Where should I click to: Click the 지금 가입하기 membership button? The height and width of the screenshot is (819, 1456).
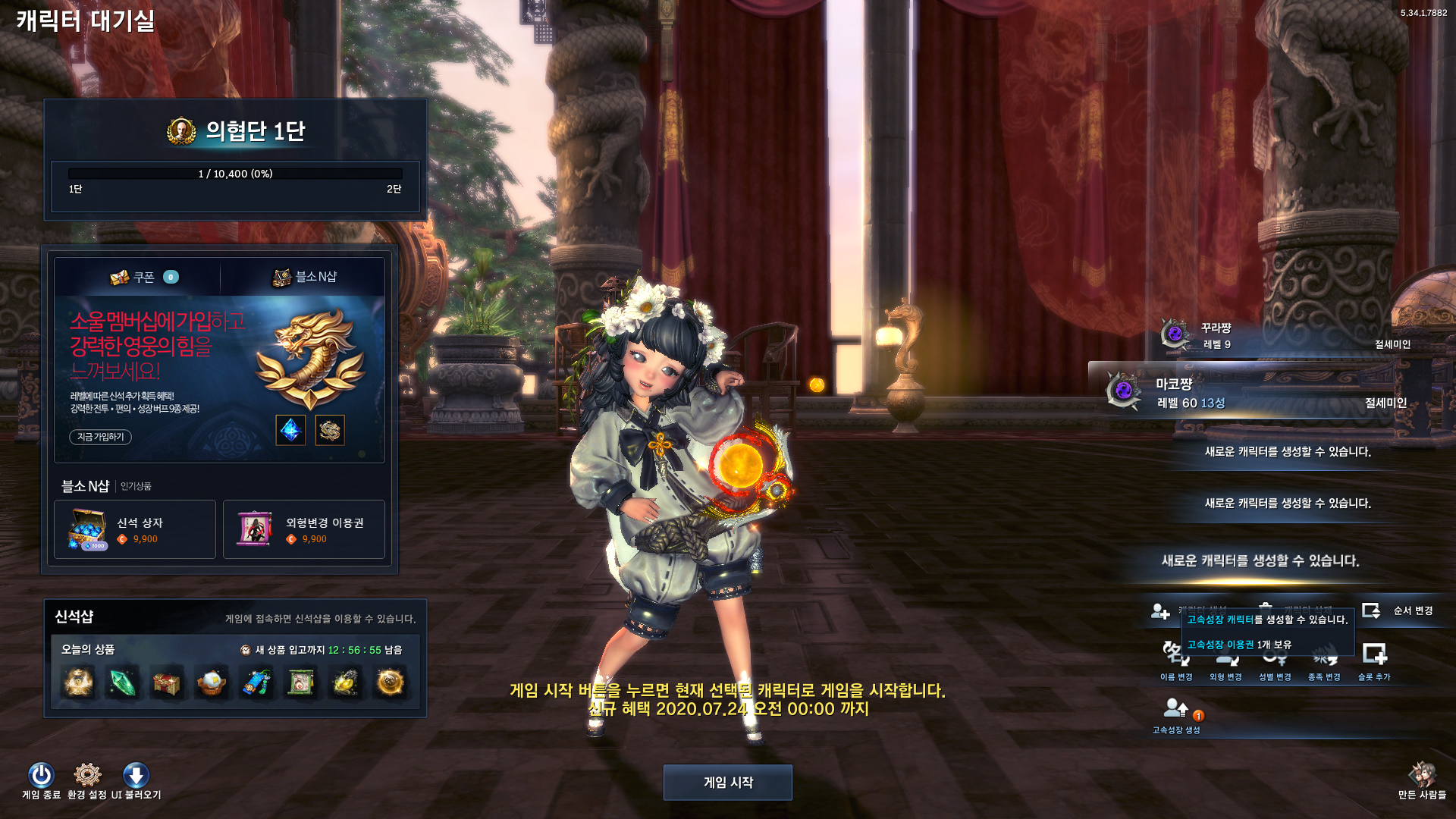tap(100, 437)
